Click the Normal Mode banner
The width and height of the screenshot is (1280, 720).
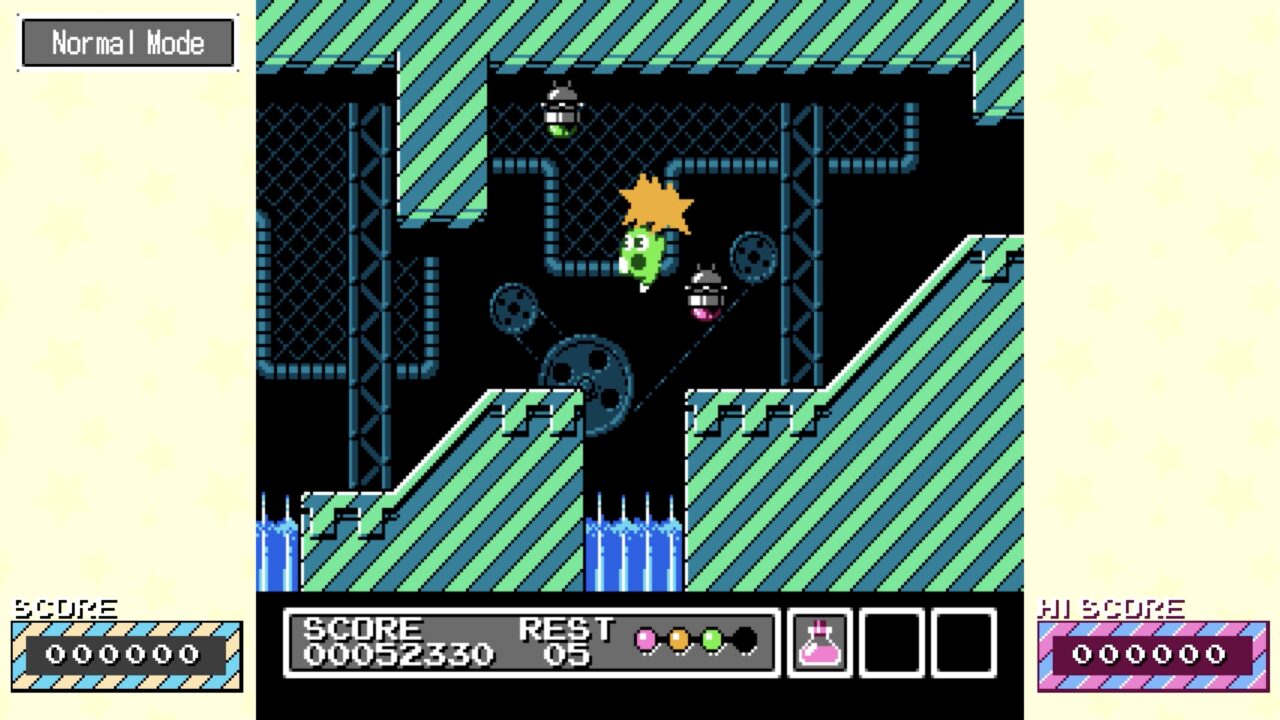point(128,42)
